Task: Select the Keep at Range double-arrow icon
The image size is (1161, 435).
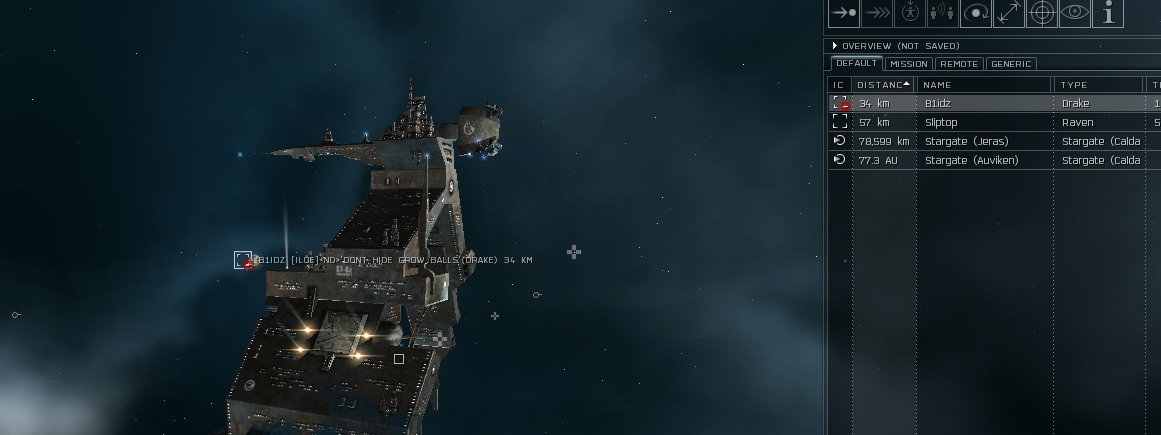Action: click(1008, 13)
